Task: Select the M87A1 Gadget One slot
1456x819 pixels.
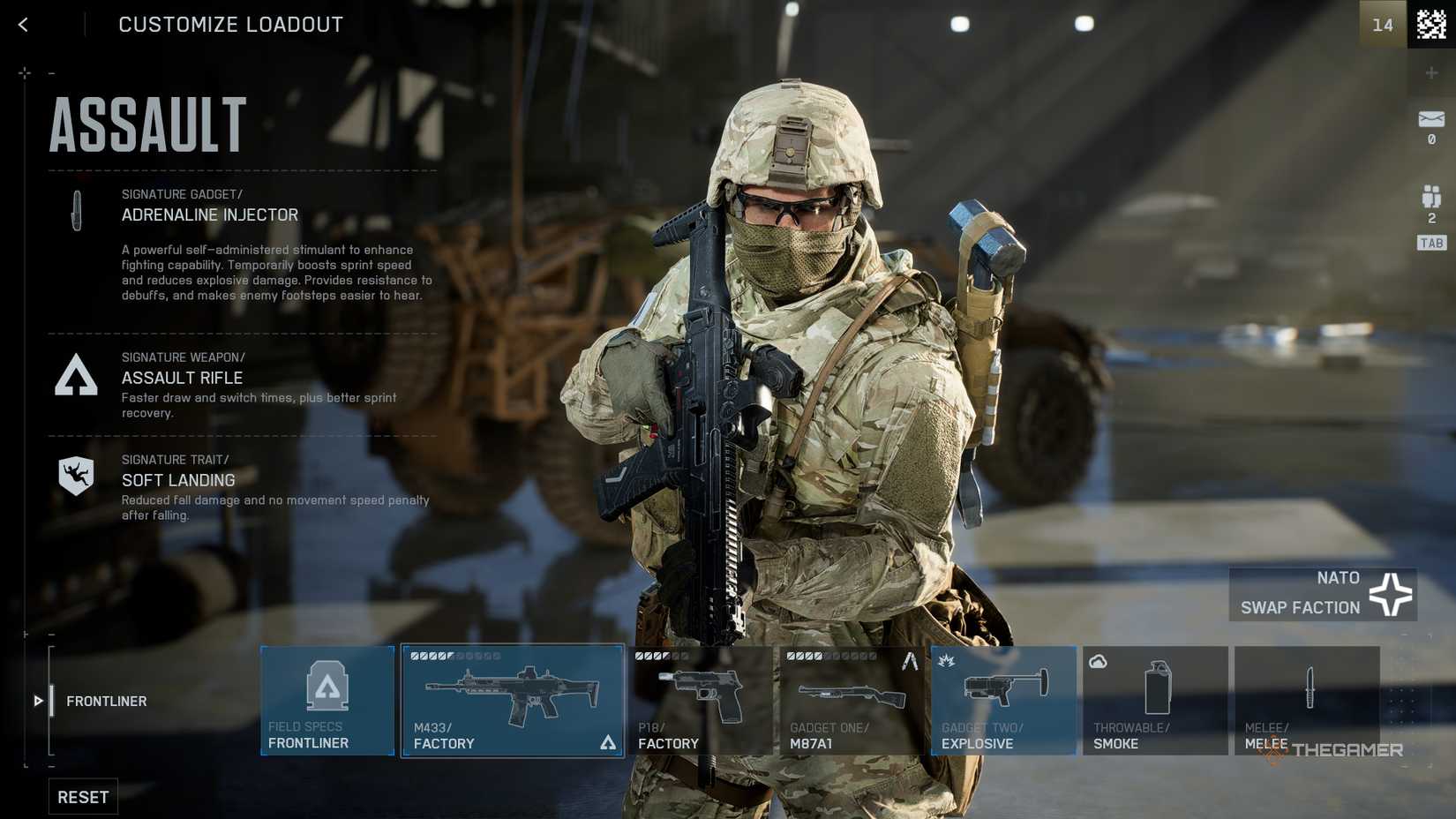Action: tap(852, 700)
